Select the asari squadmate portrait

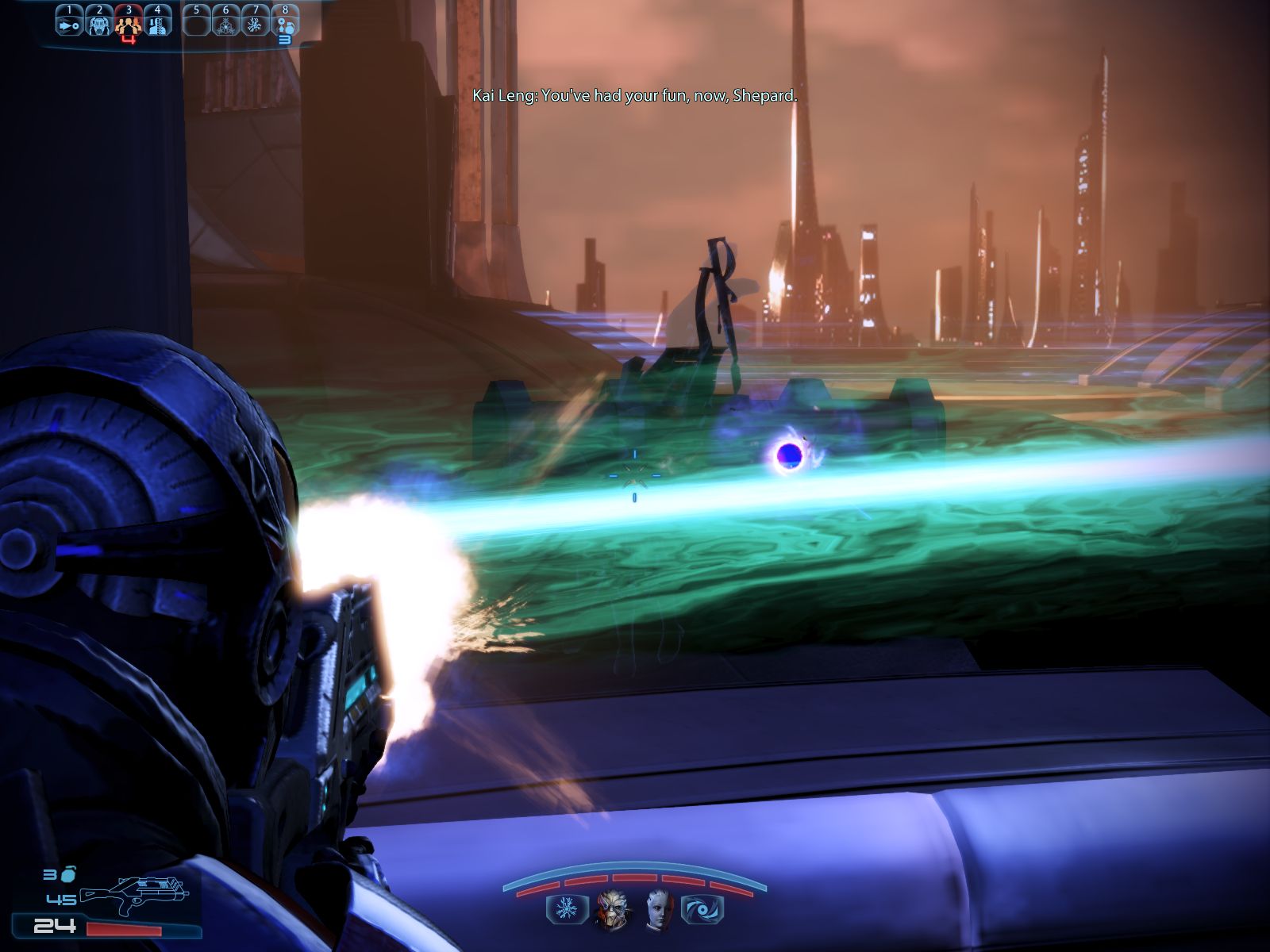(658, 909)
